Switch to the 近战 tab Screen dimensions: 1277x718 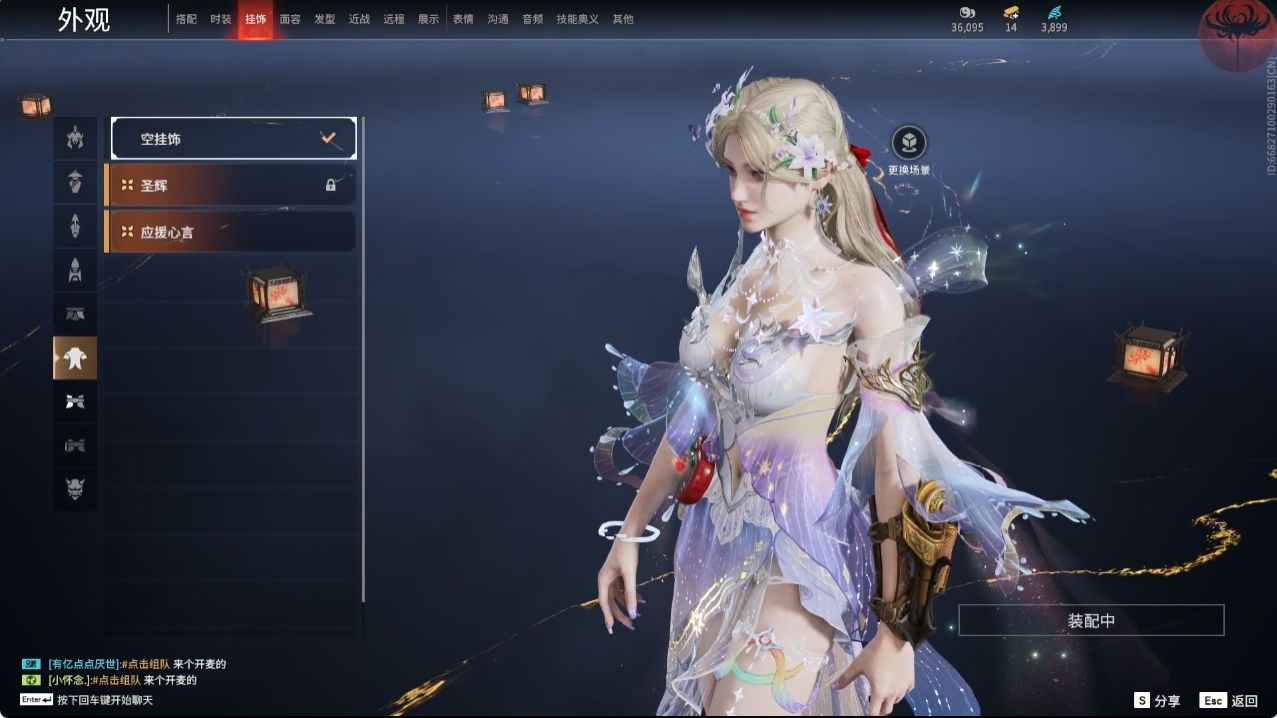click(x=359, y=19)
